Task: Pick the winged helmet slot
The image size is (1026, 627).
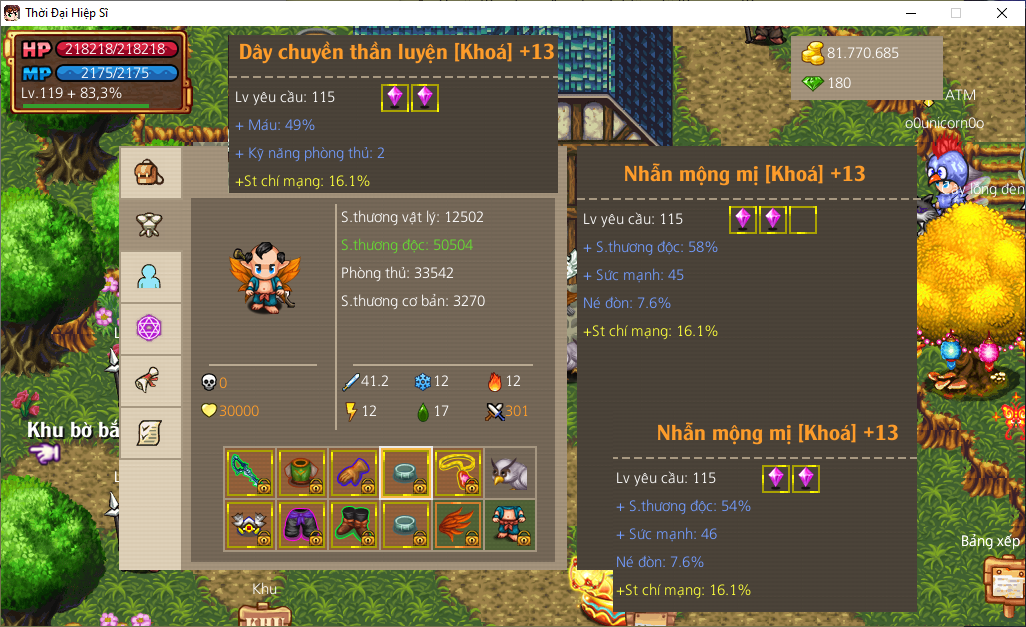Action: click(x=250, y=525)
